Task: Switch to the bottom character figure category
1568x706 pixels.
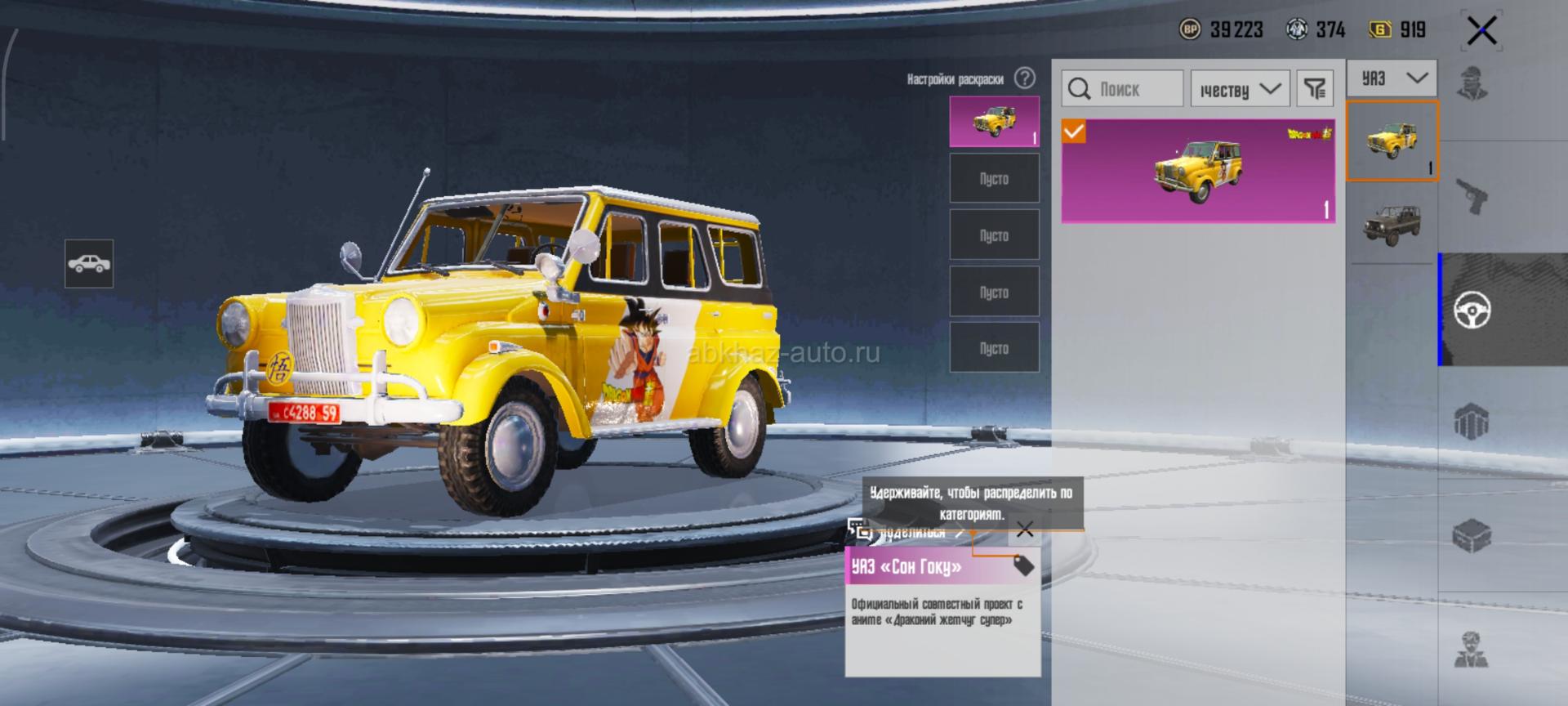Action: coord(1472,650)
